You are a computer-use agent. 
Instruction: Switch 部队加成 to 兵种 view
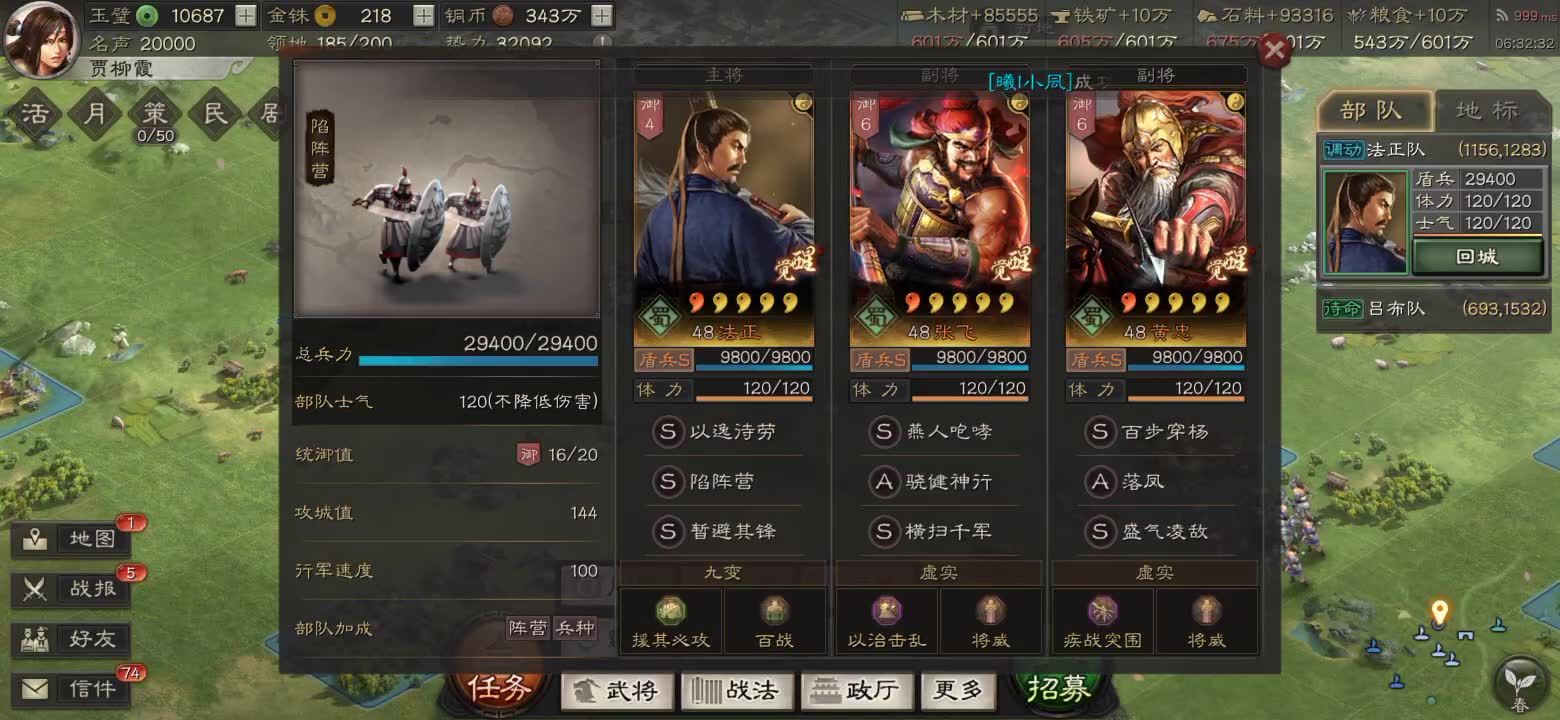click(x=577, y=628)
